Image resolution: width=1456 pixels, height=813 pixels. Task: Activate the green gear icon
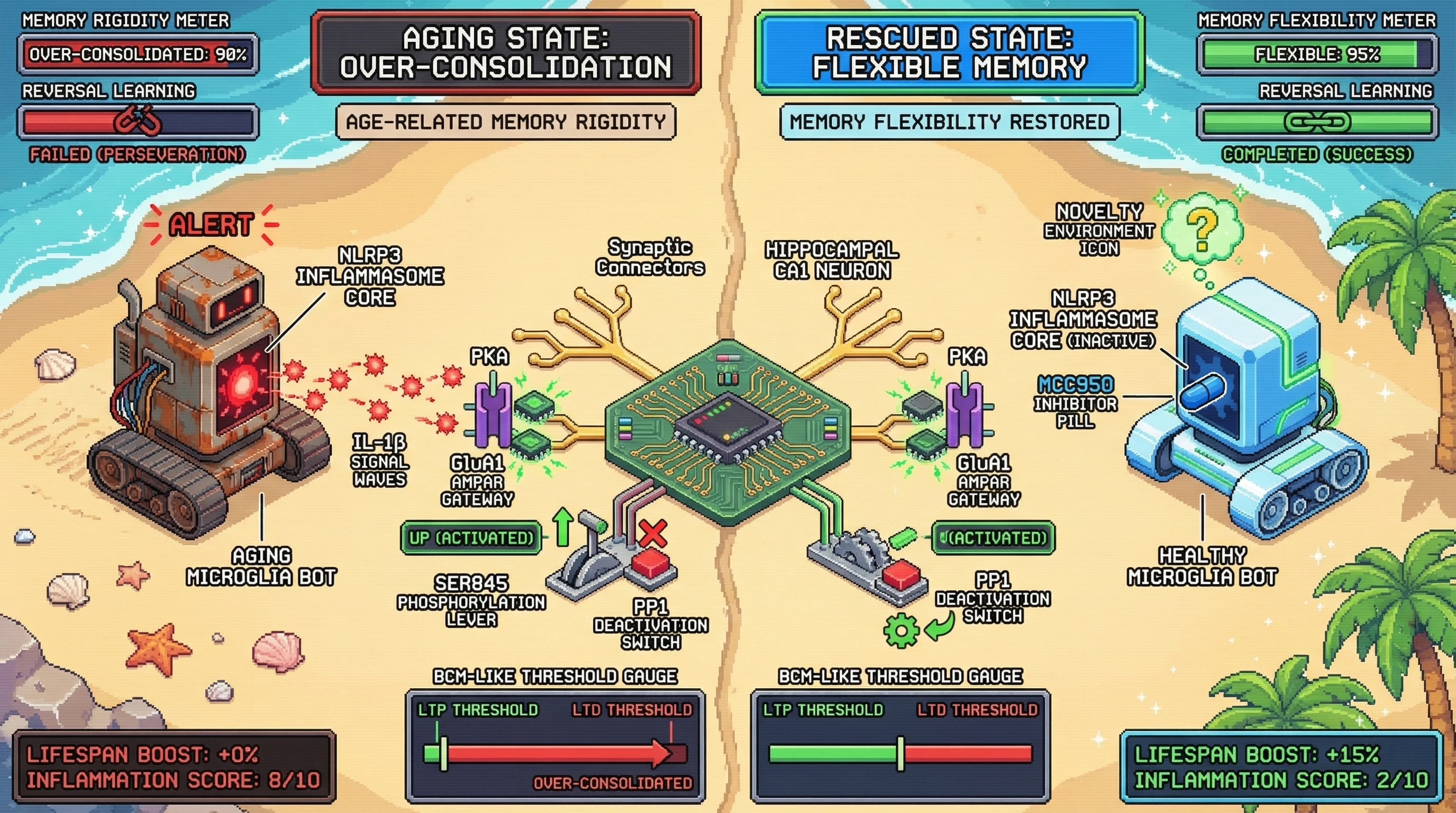coord(901,630)
